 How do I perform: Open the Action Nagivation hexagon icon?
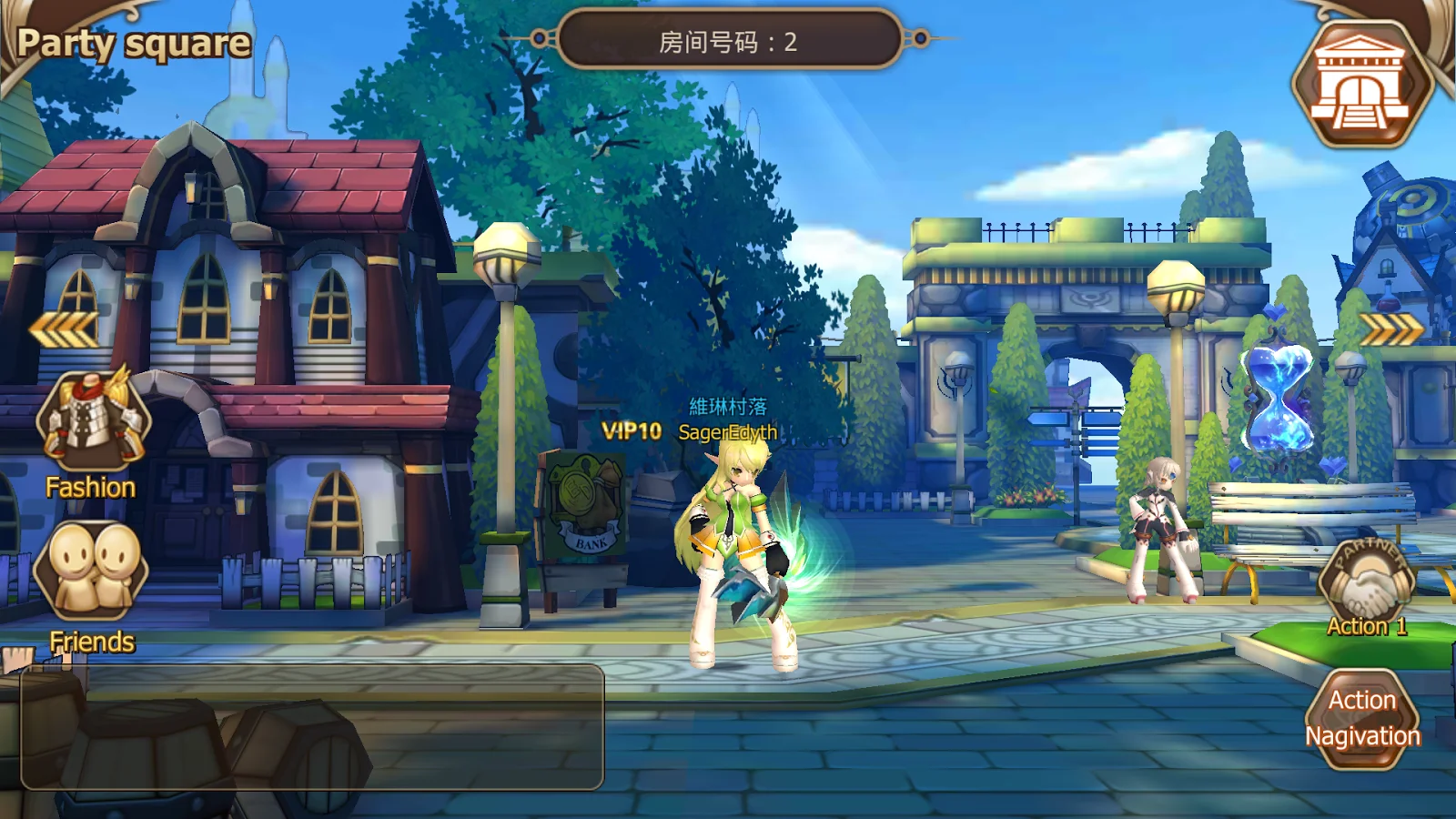1362,717
